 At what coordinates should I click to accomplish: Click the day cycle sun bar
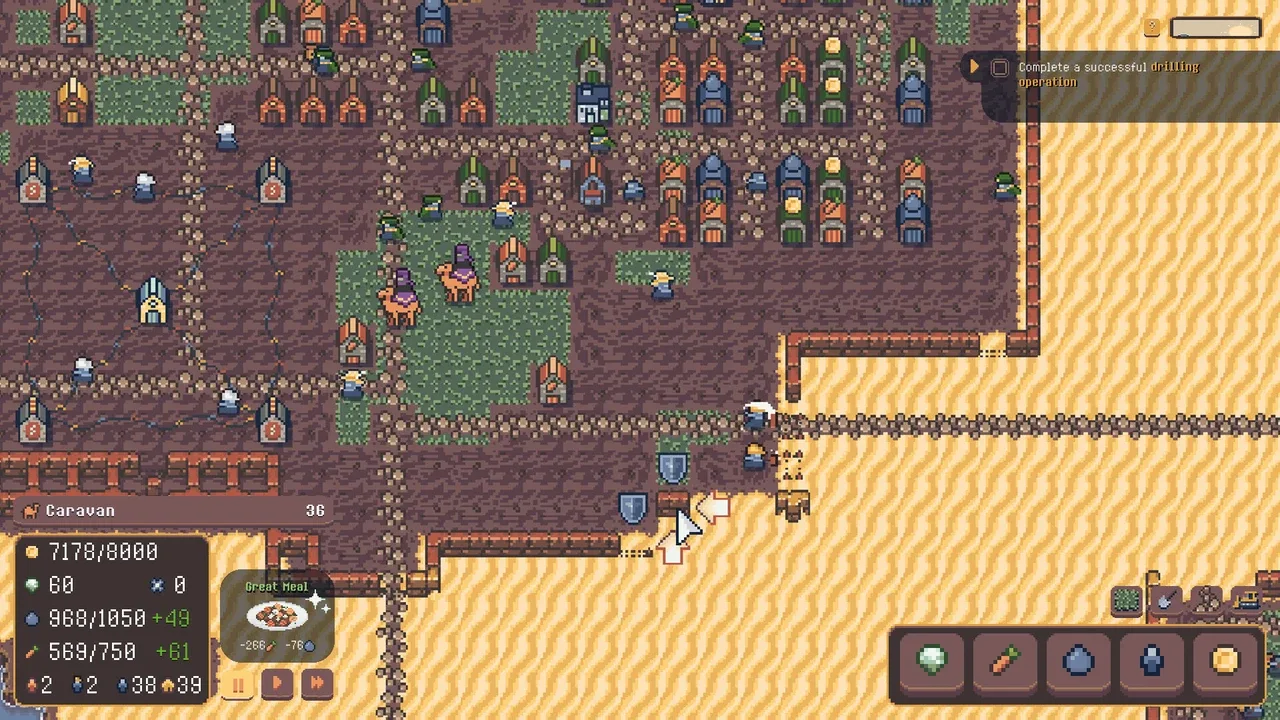1216,28
